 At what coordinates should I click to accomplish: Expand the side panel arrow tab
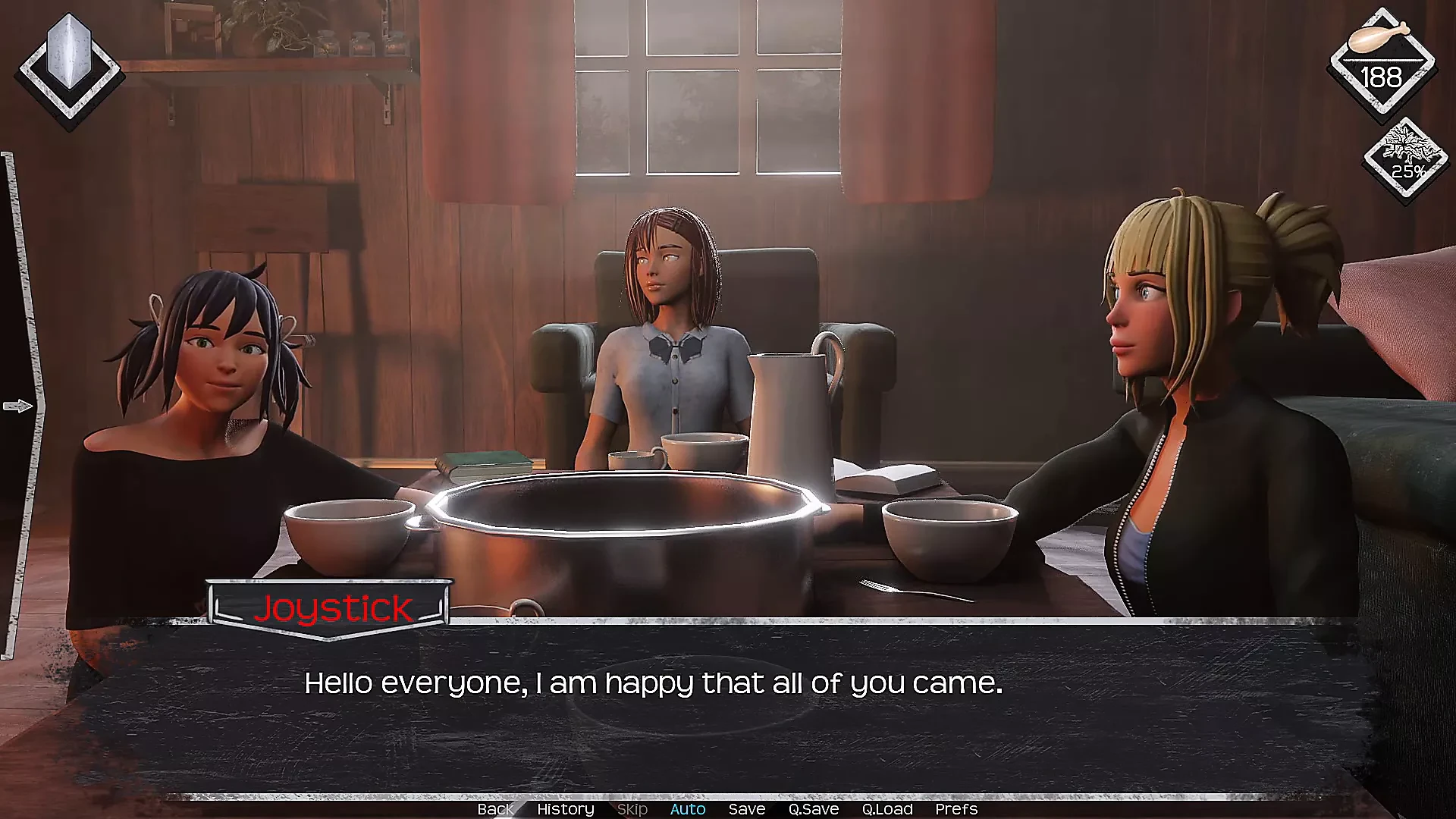[x=18, y=406]
